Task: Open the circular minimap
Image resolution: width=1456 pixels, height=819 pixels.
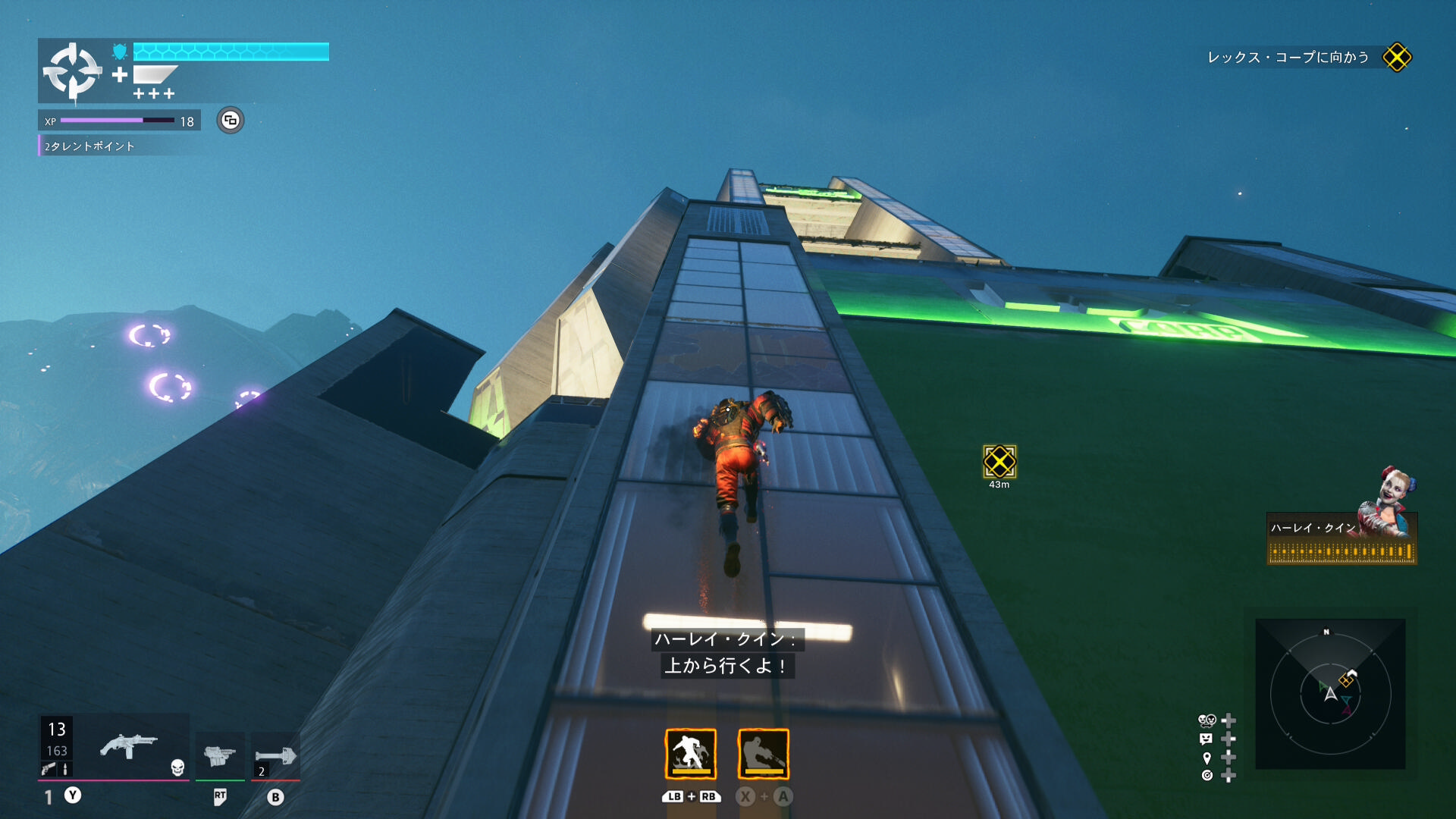Action: tap(1330, 694)
